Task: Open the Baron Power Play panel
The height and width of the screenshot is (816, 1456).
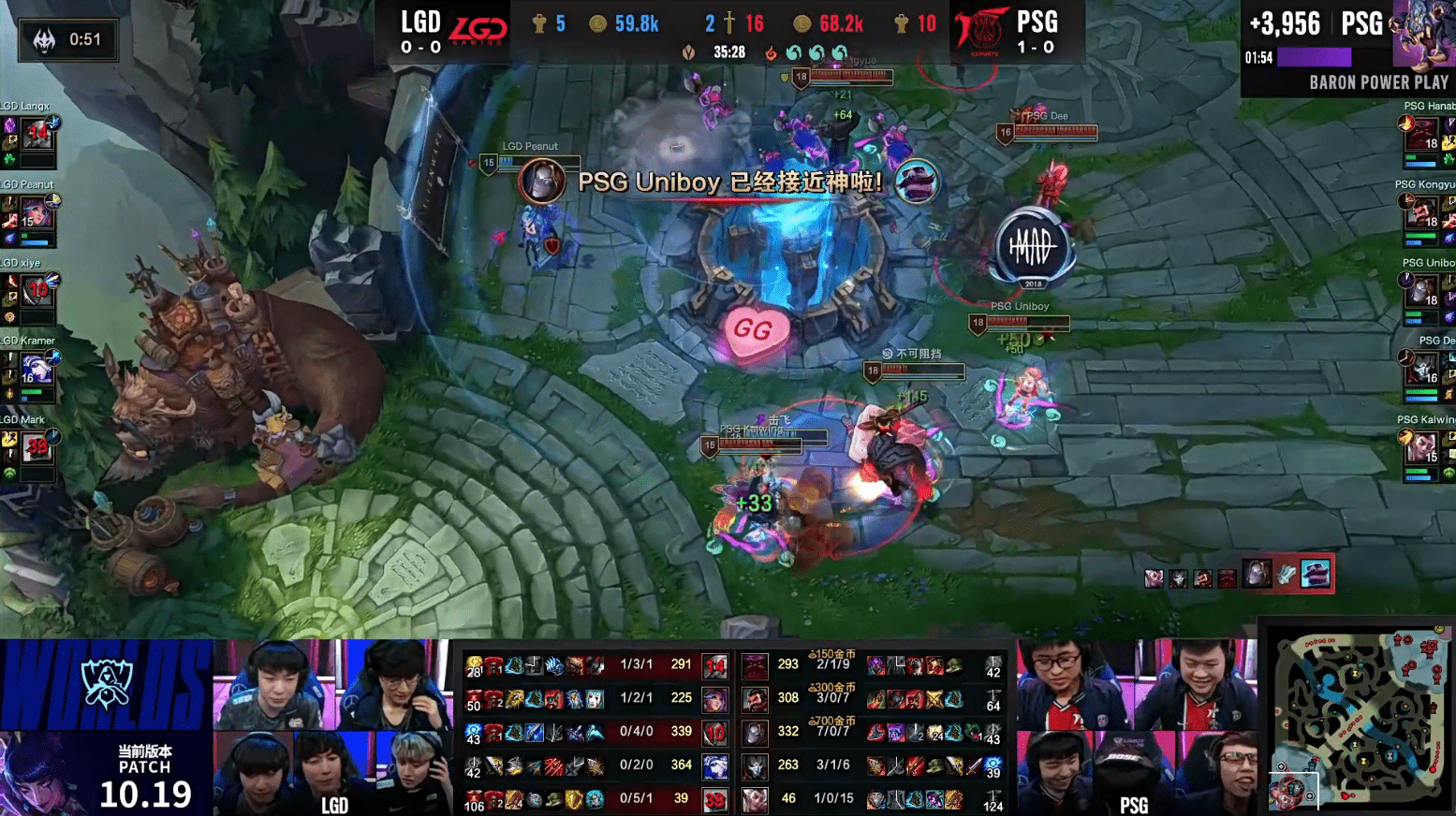Action: [x=1347, y=49]
